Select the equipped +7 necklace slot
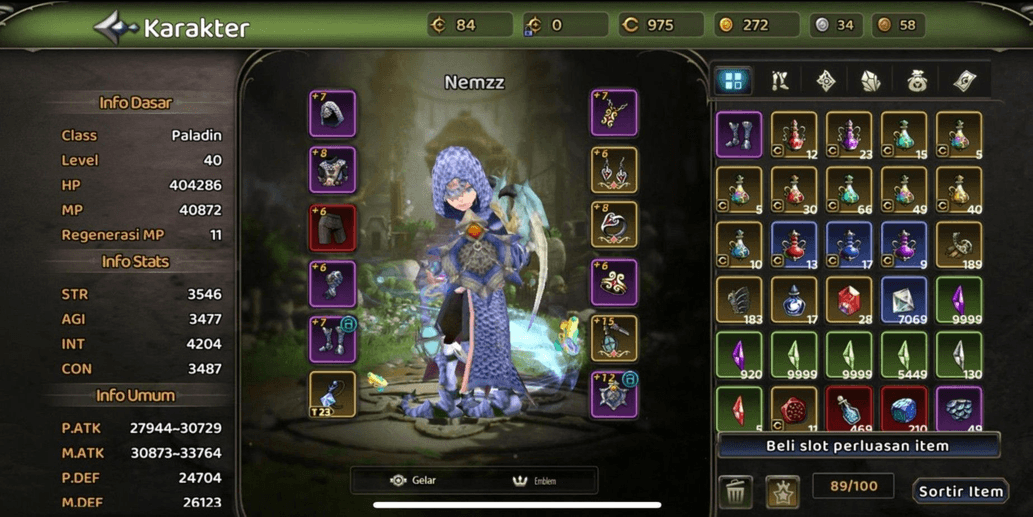This screenshot has width=1033, height=517. [x=614, y=113]
